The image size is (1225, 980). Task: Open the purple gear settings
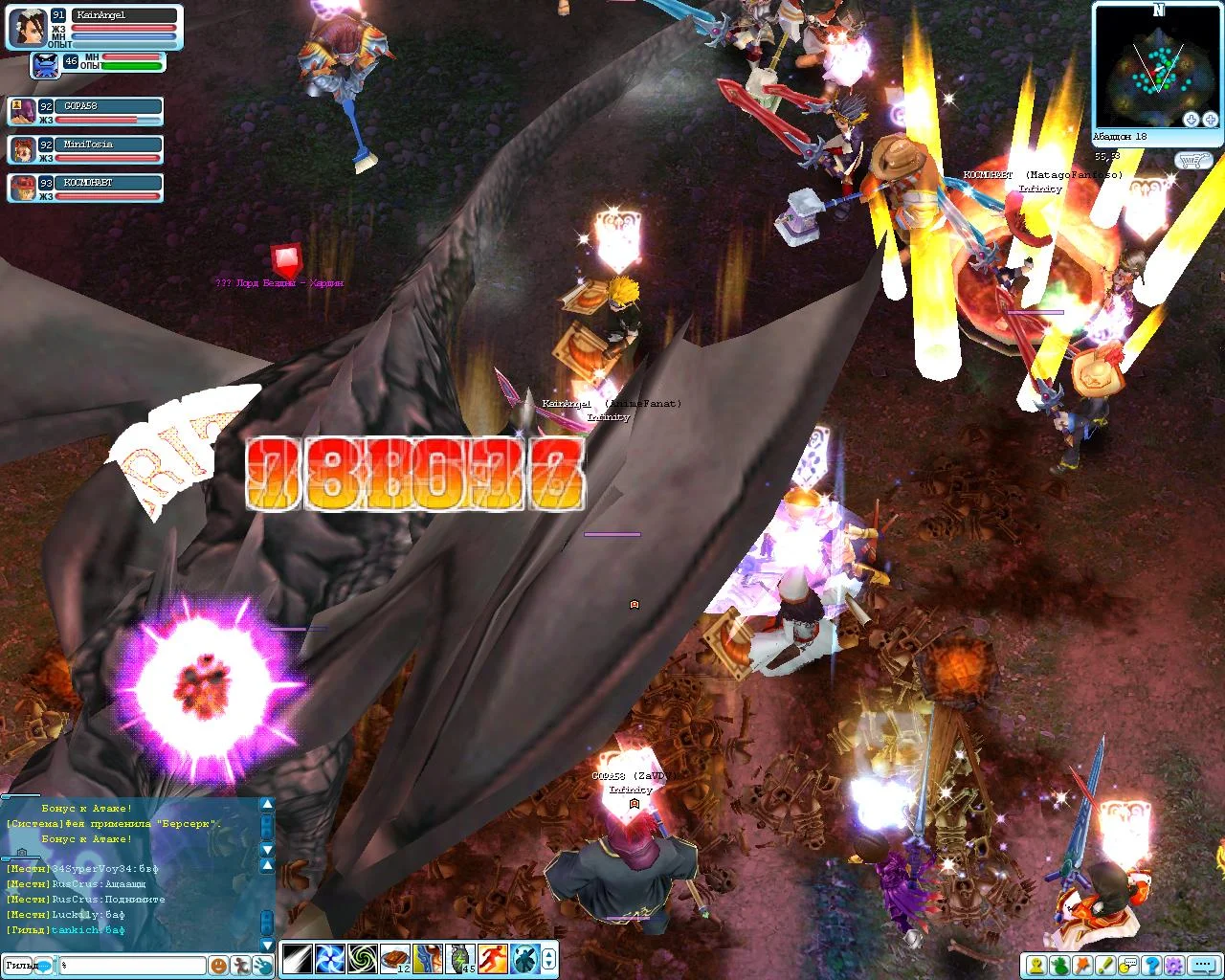pos(1174,966)
